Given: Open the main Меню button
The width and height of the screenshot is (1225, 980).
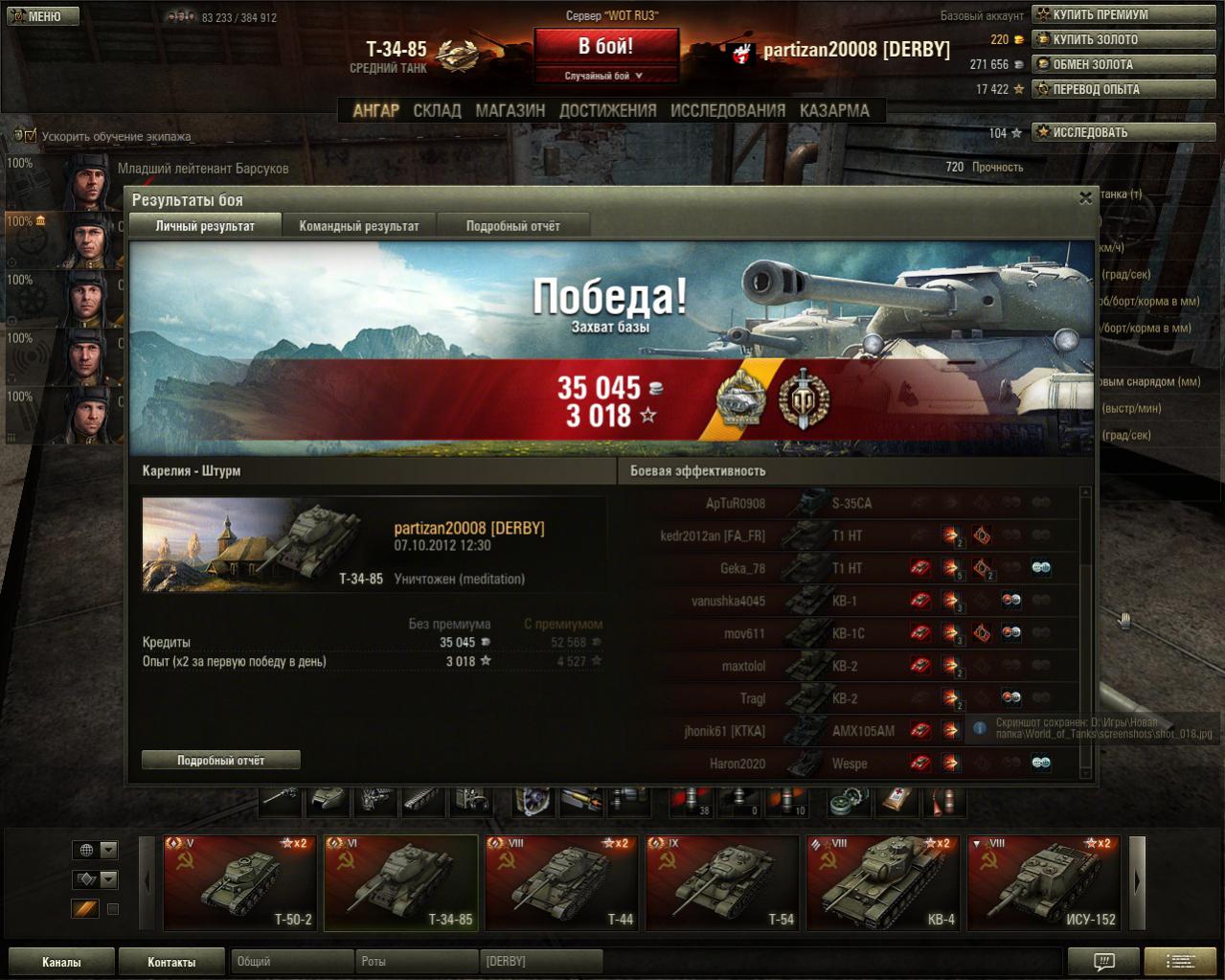Looking at the screenshot, I should coord(42,15).
